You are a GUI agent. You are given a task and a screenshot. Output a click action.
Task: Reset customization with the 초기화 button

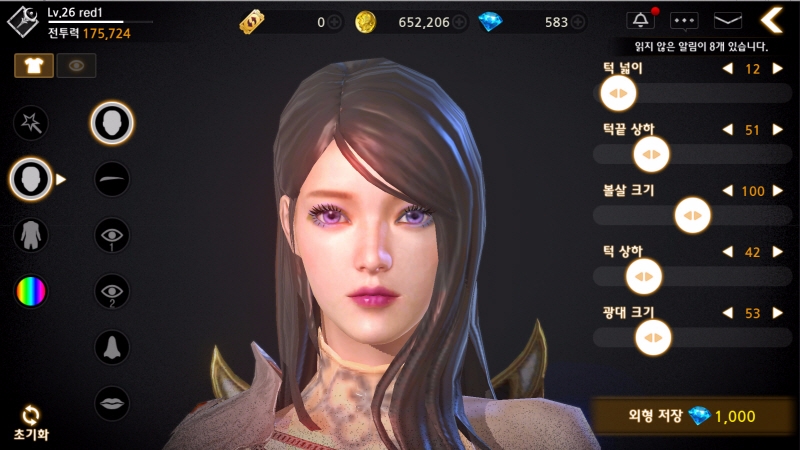[31, 421]
